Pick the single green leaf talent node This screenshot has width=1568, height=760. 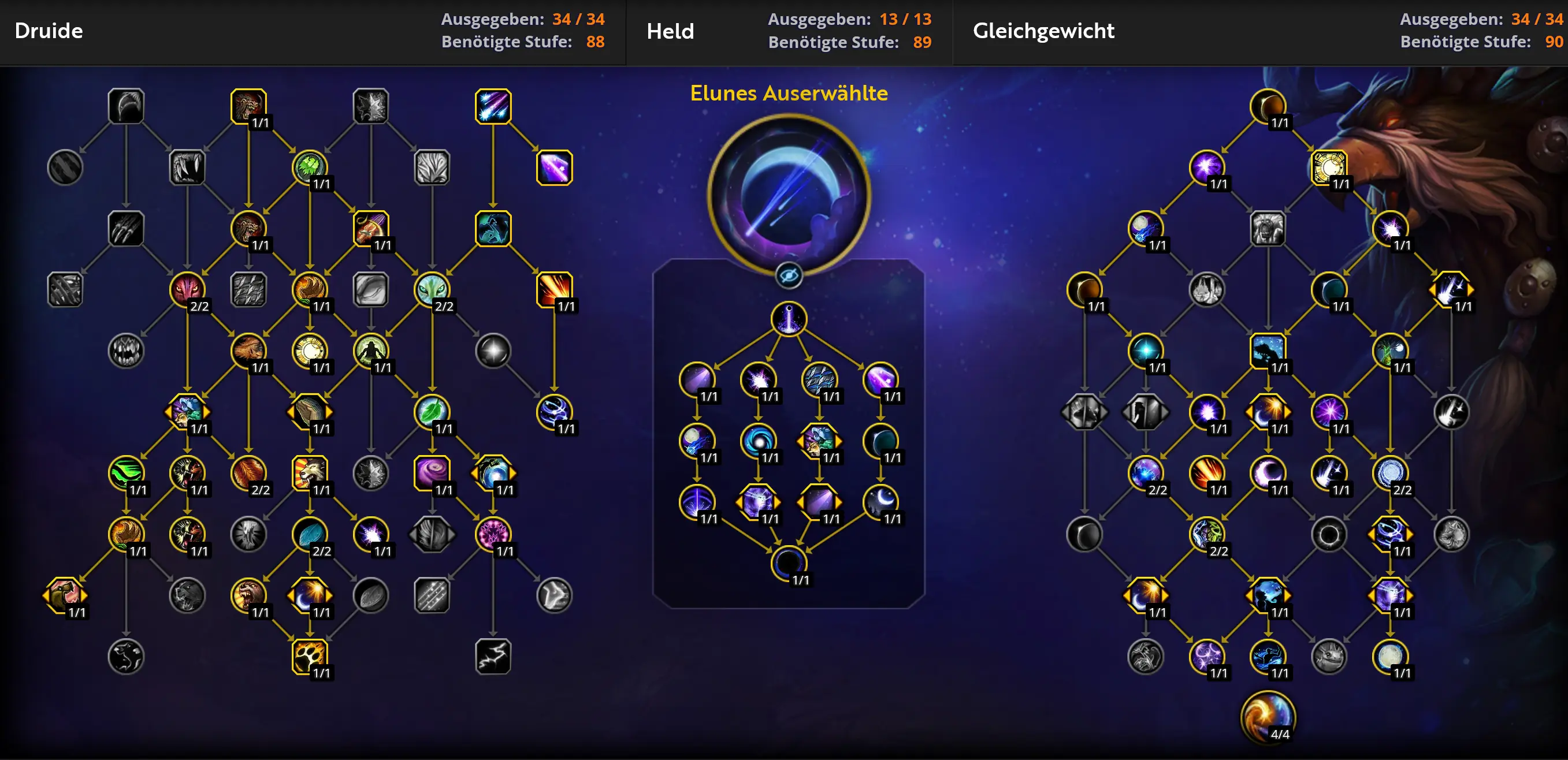pos(432,411)
